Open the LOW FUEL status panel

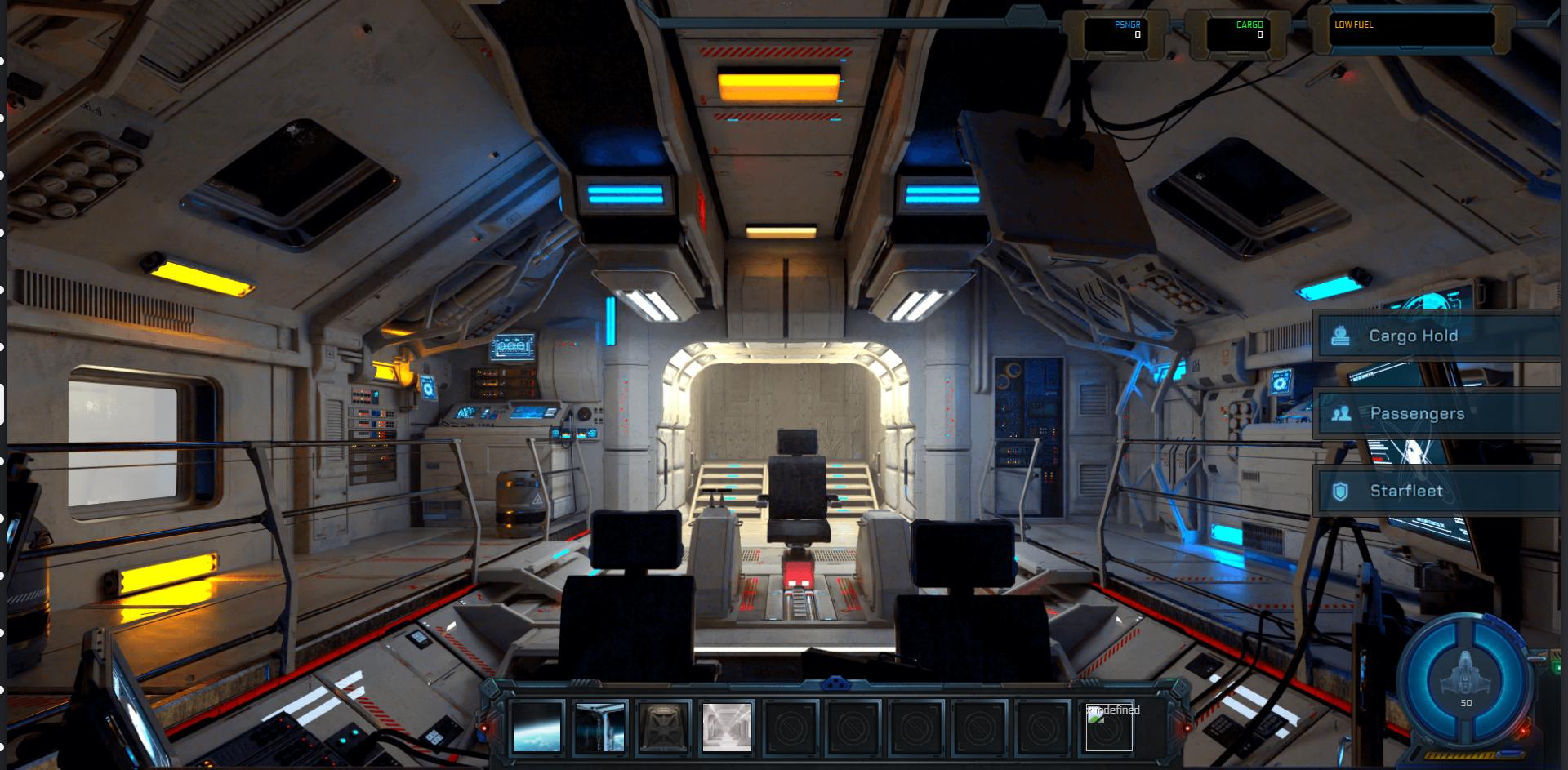[1412, 31]
